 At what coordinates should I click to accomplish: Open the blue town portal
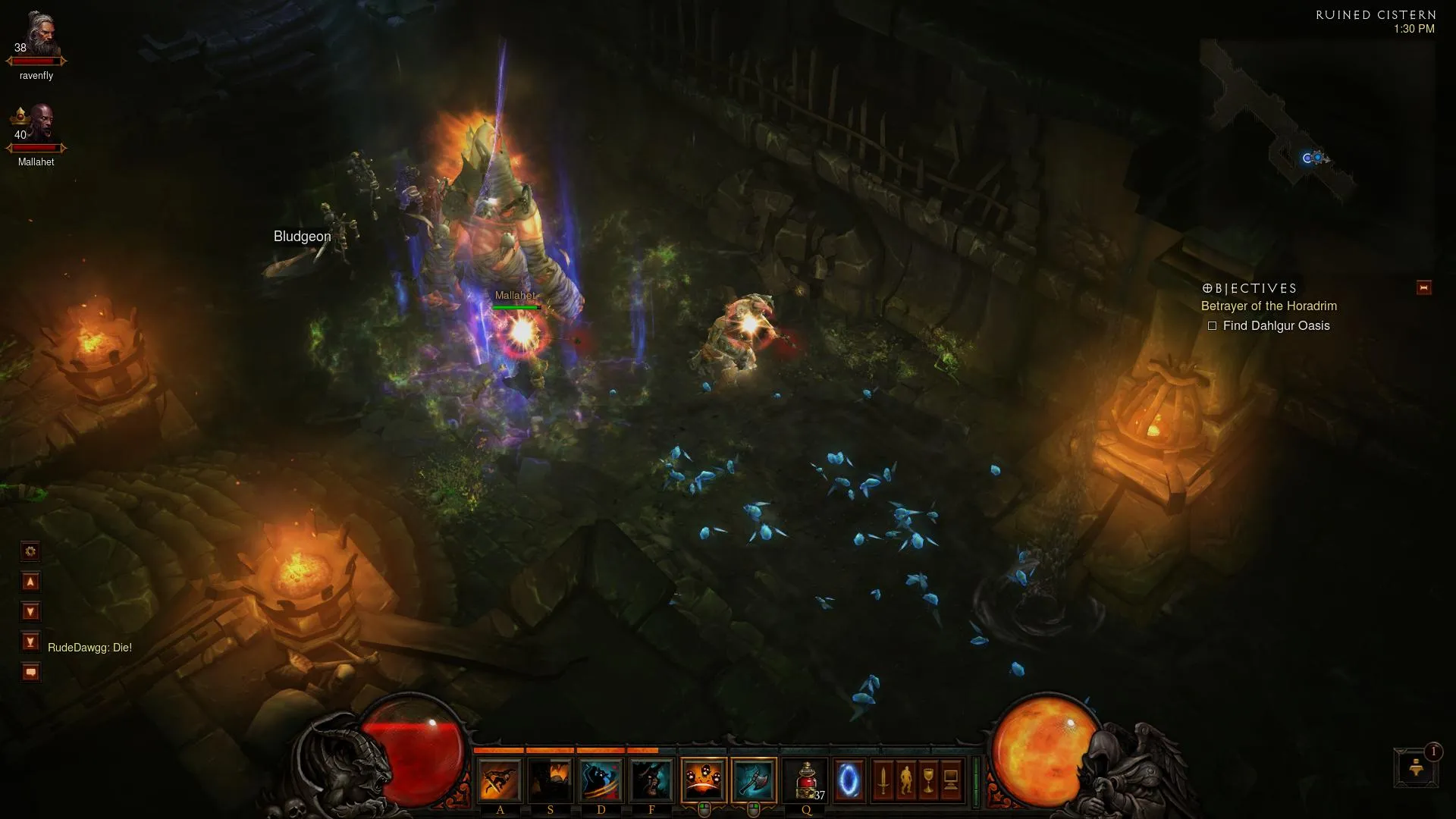coord(849,780)
